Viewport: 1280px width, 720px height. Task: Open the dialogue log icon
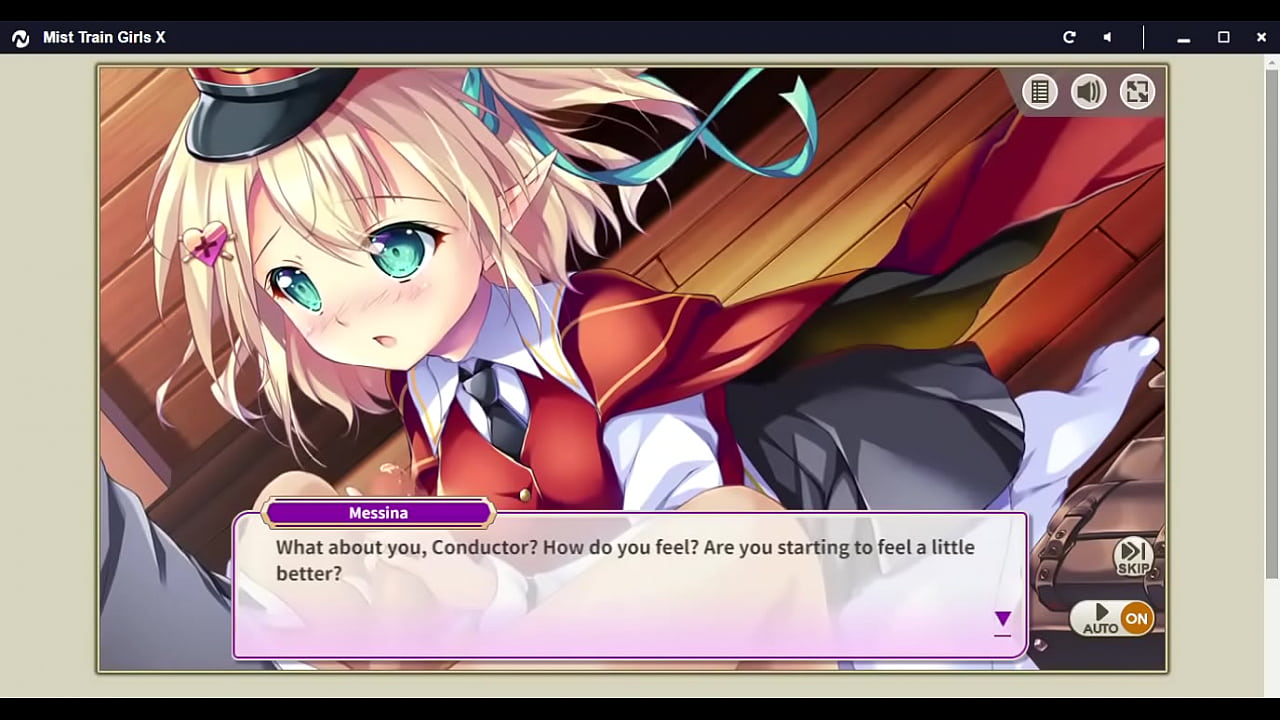(x=1040, y=92)
